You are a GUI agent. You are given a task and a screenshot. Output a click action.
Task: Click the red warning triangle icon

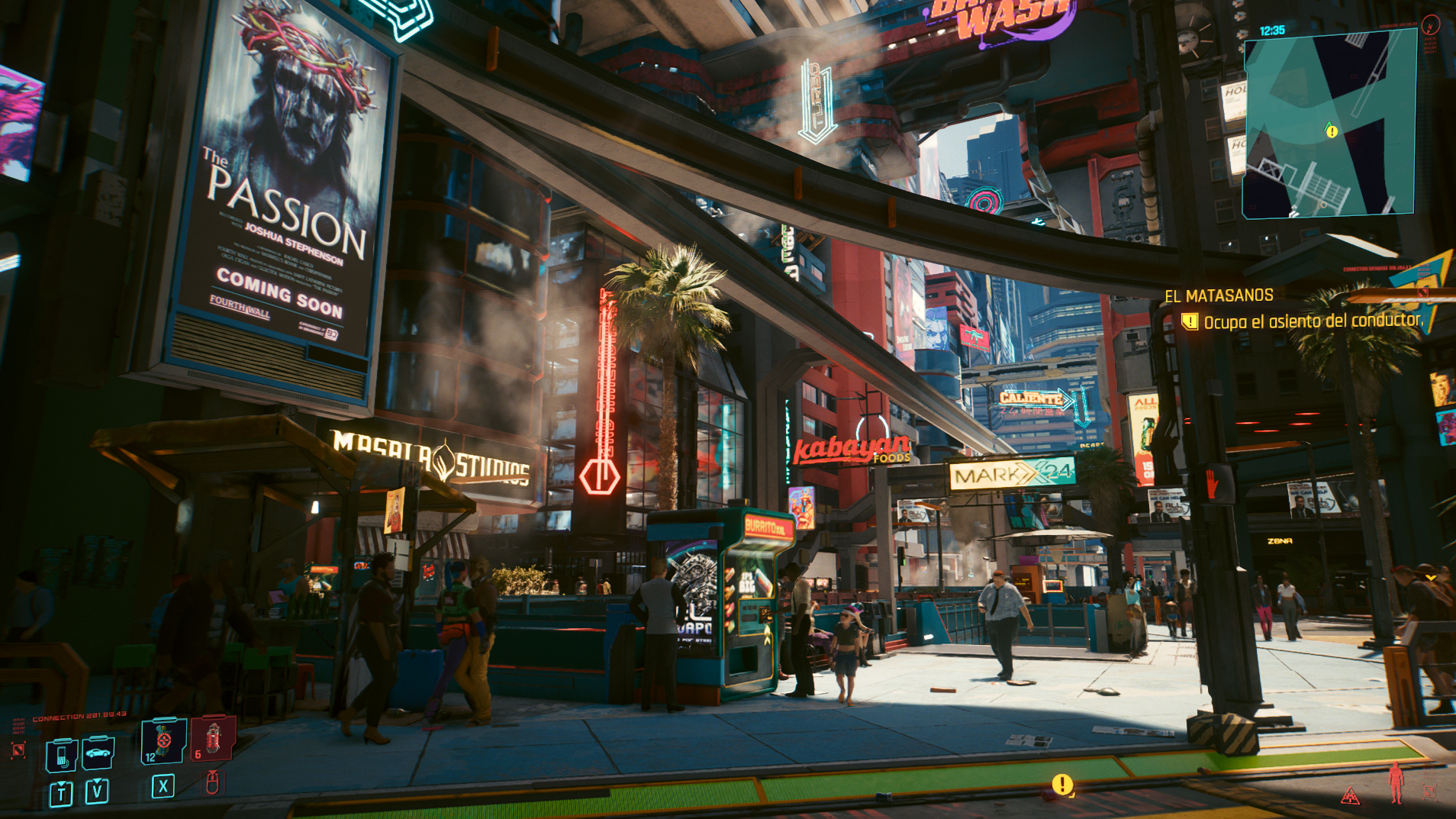coord(1350,797)
